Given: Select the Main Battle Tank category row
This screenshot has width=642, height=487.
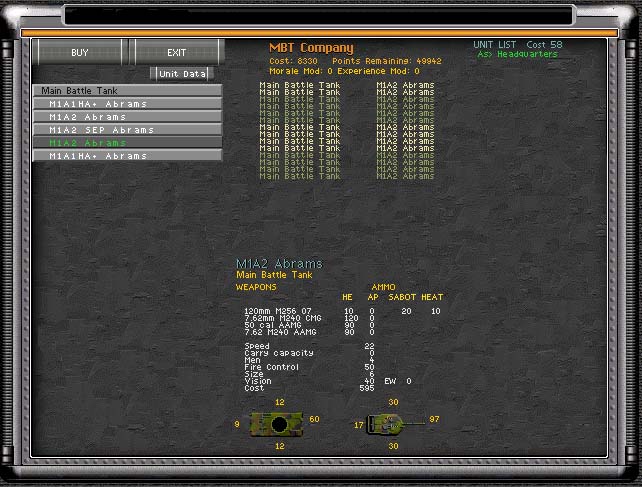Looking at the screenshot, I should tap(126, 90).
